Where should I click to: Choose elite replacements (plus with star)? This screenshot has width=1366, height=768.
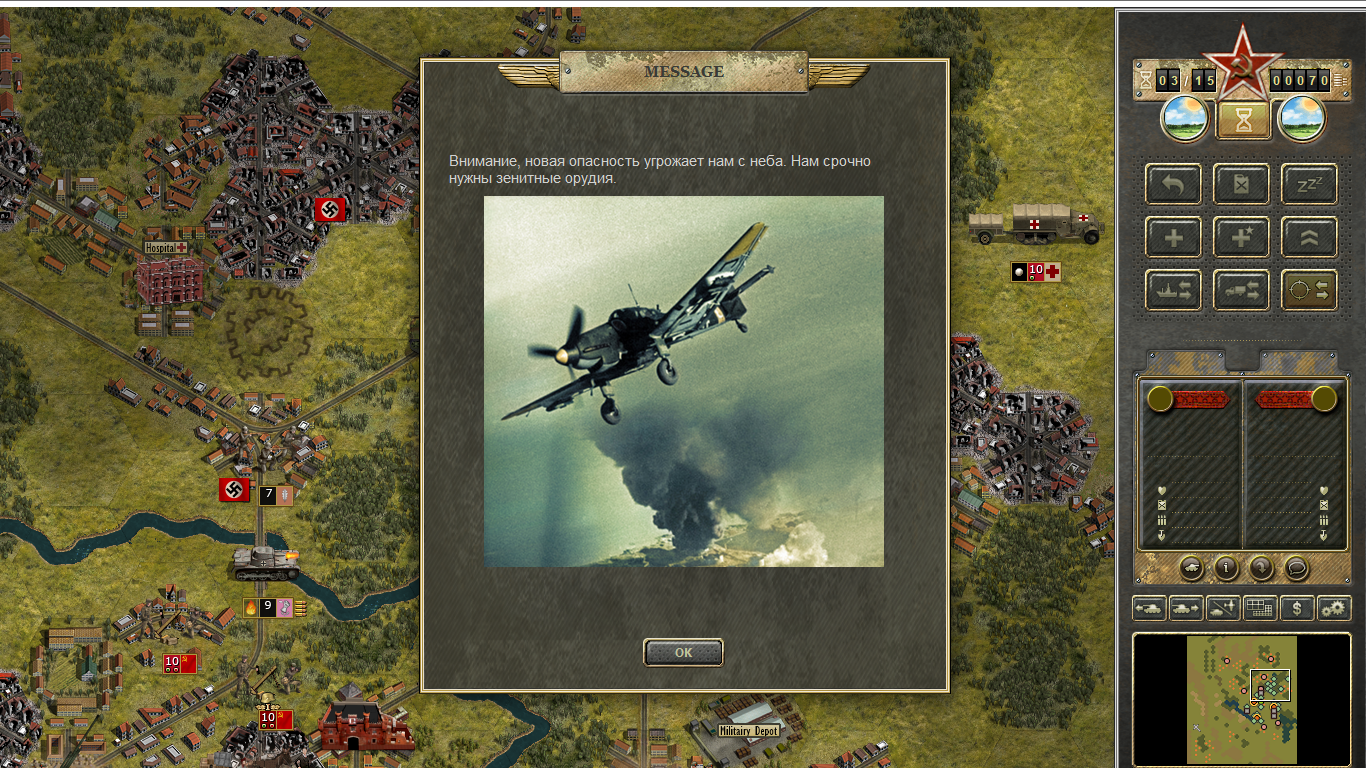click(x=1241, y=237)
